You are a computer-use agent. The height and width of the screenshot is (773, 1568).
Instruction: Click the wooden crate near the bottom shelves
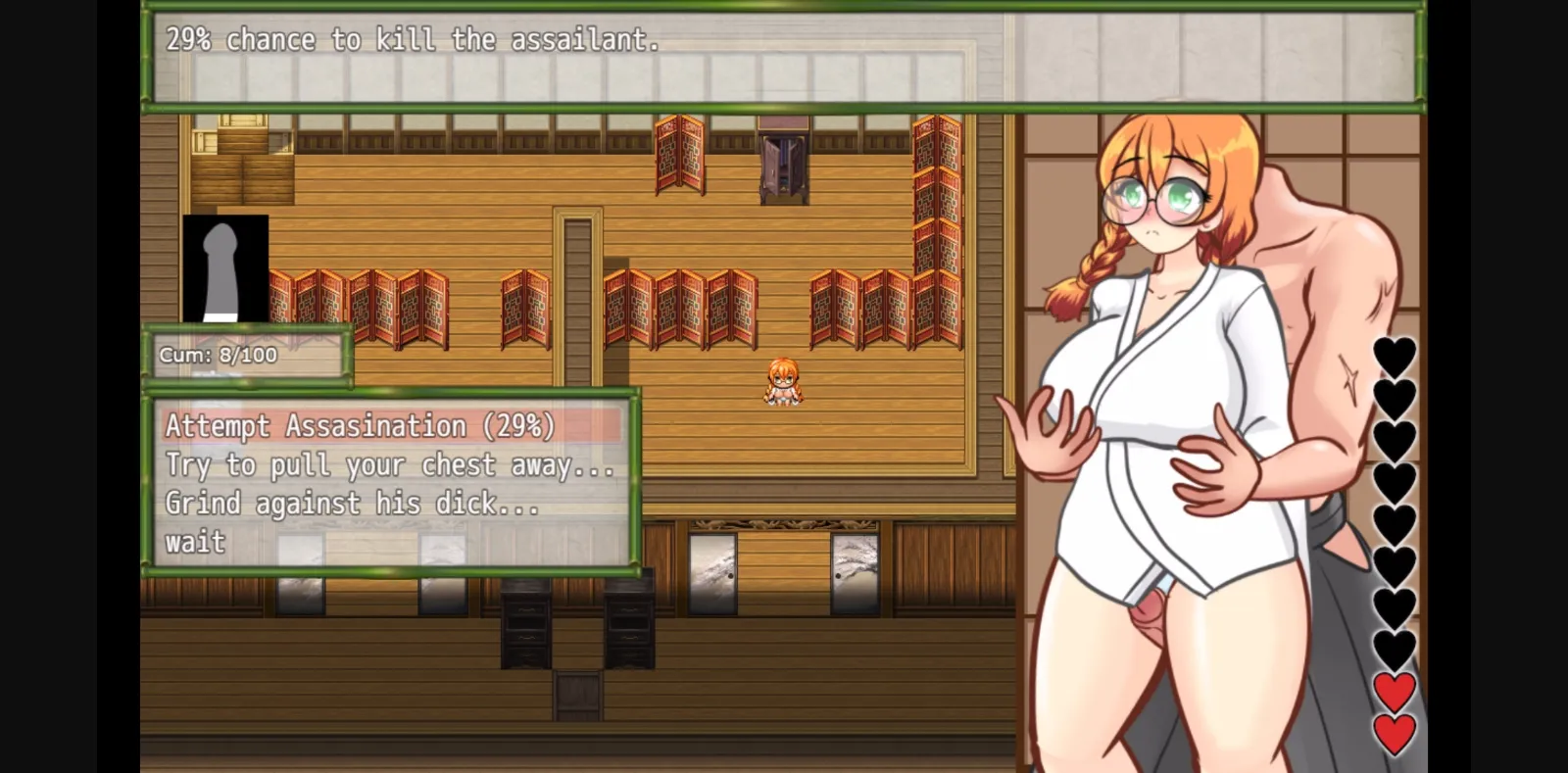[578, 696]
